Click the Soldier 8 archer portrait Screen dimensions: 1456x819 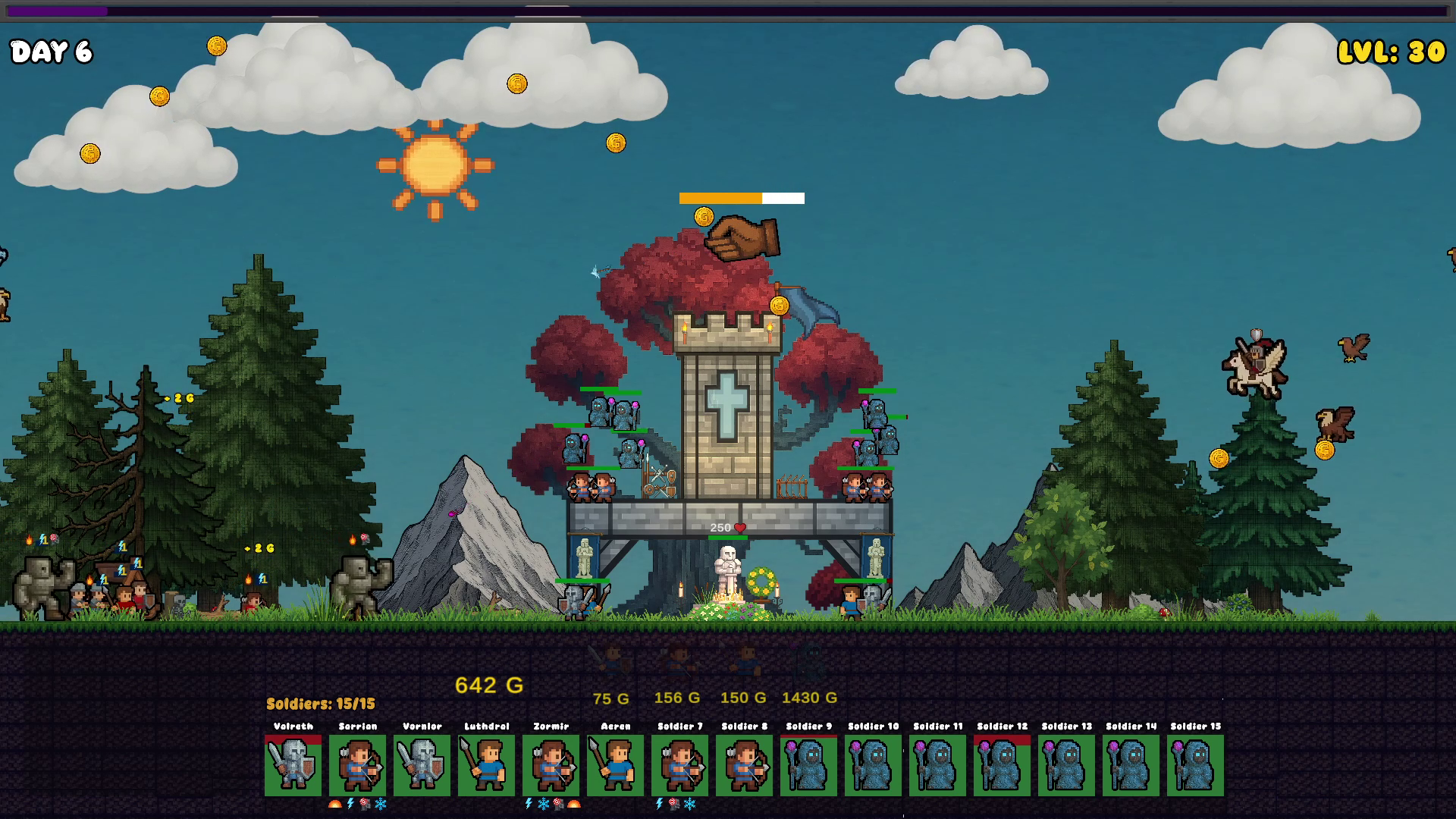[745, 764]
